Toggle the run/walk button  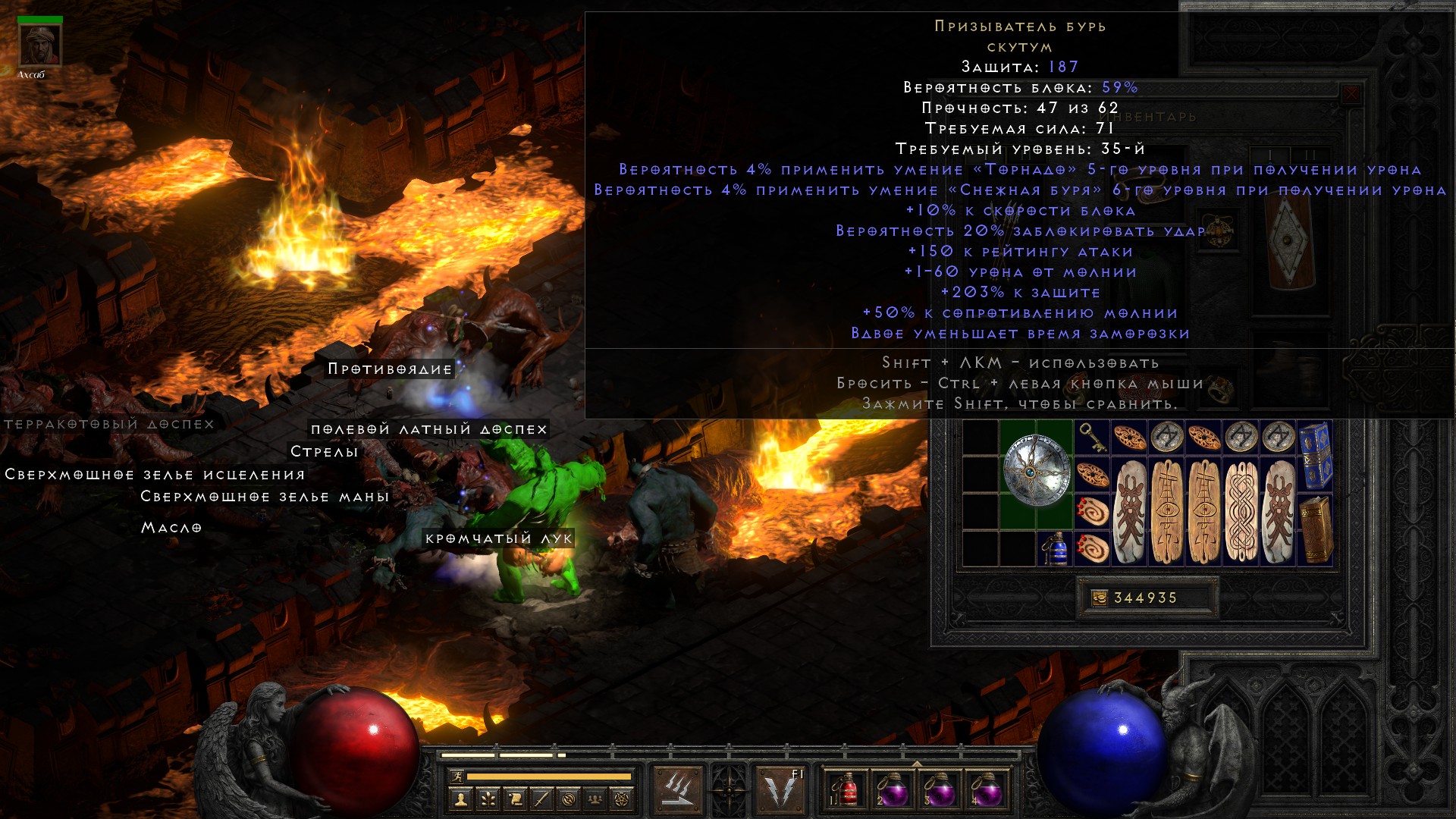(x=456, y=777)
